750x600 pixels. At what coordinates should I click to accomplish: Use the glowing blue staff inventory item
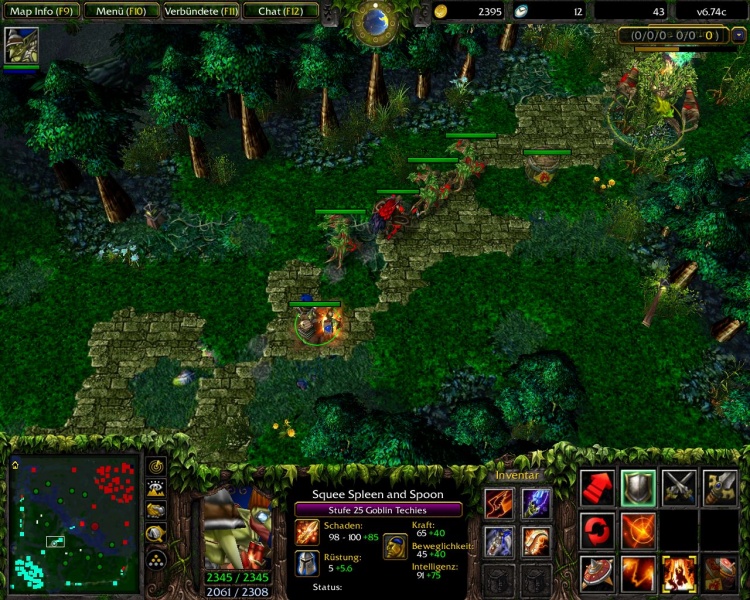click(536, 502)
